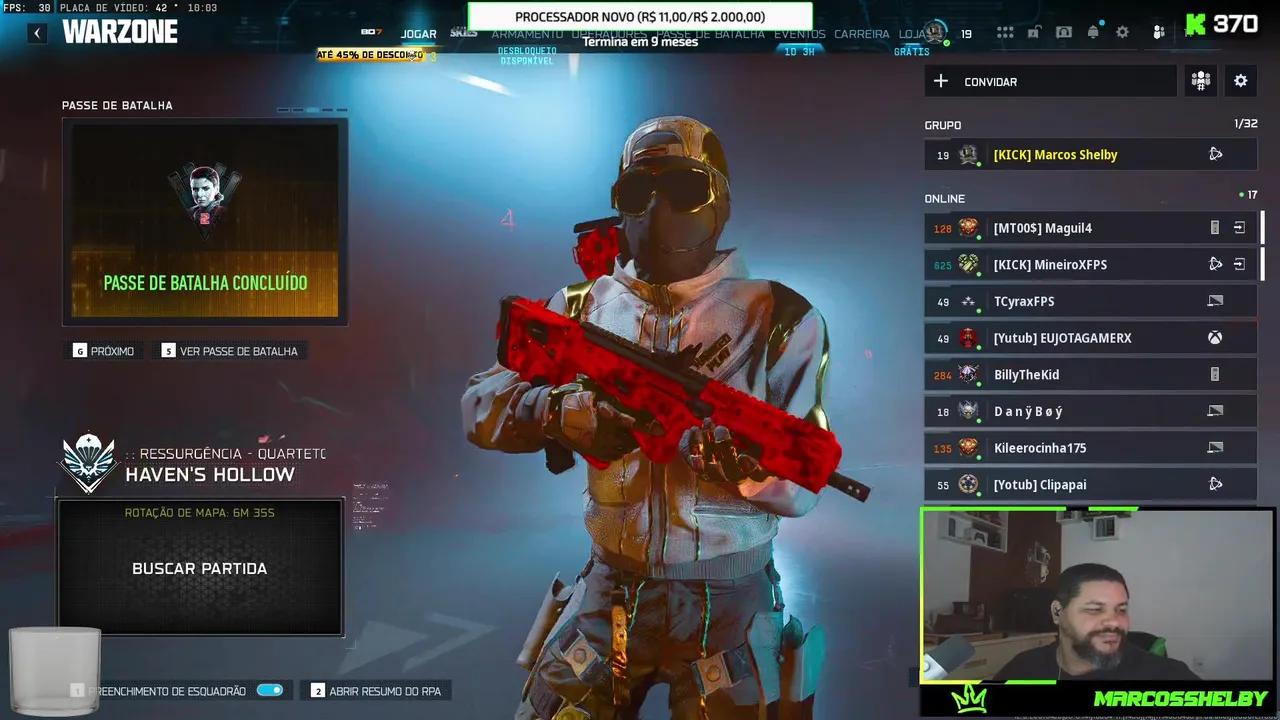This screenshot has width=1280, height=720.
Task: Click the unlocked padlock icon near COD points
Action: click(x=1034, y=33)
